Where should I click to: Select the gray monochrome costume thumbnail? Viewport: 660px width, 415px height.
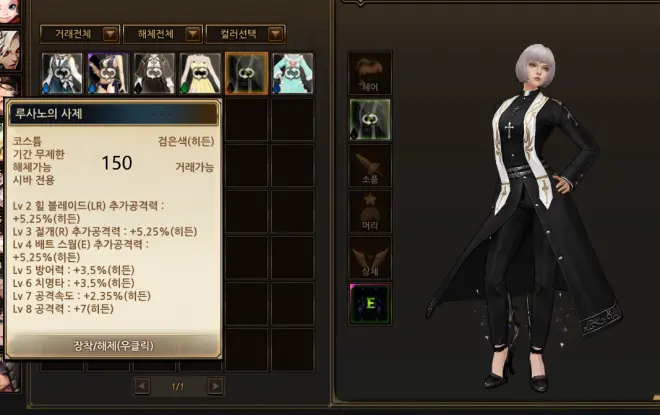(154, 73)
